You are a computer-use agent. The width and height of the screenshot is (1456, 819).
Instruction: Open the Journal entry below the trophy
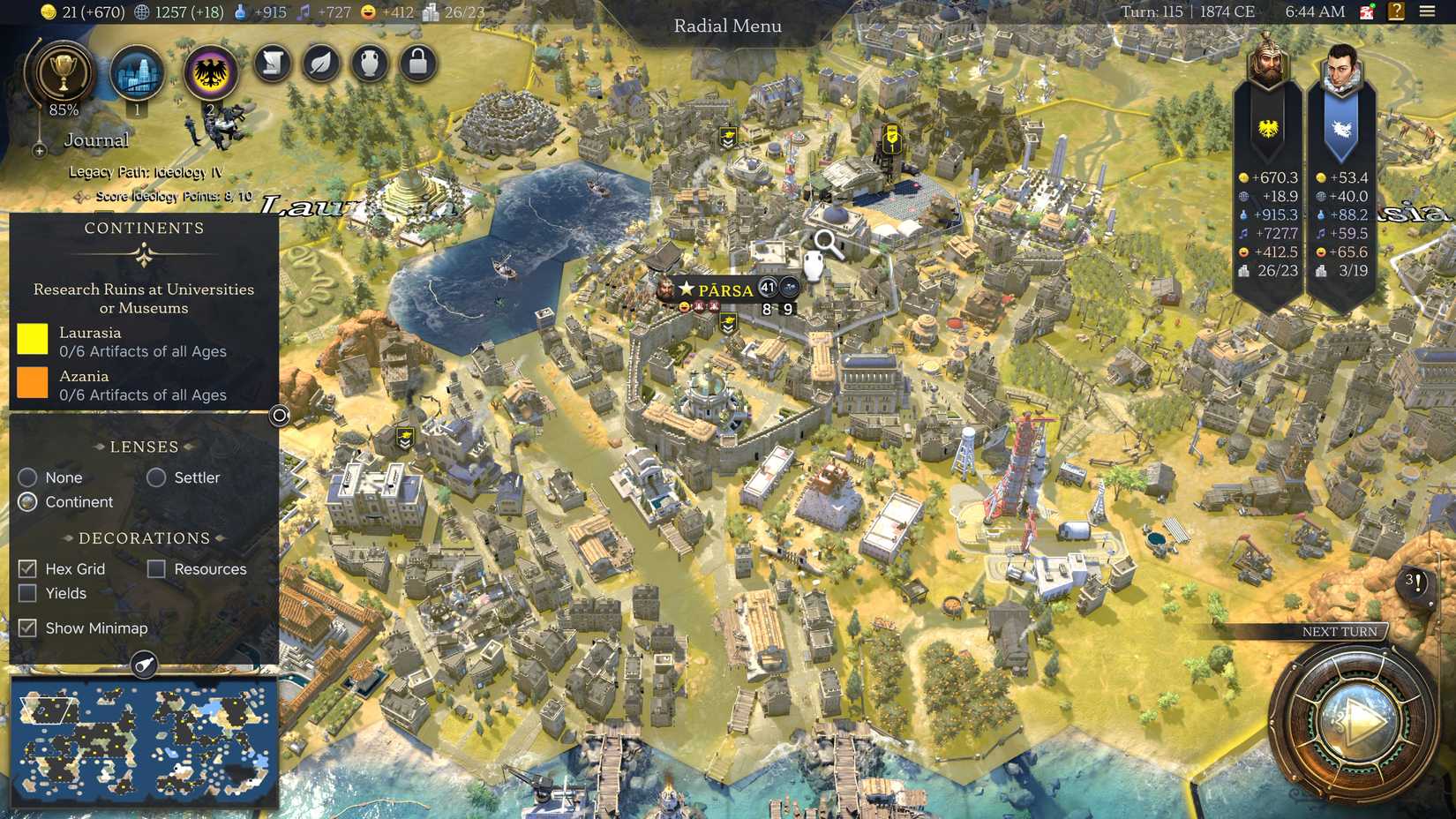click(x=97, y=139)
